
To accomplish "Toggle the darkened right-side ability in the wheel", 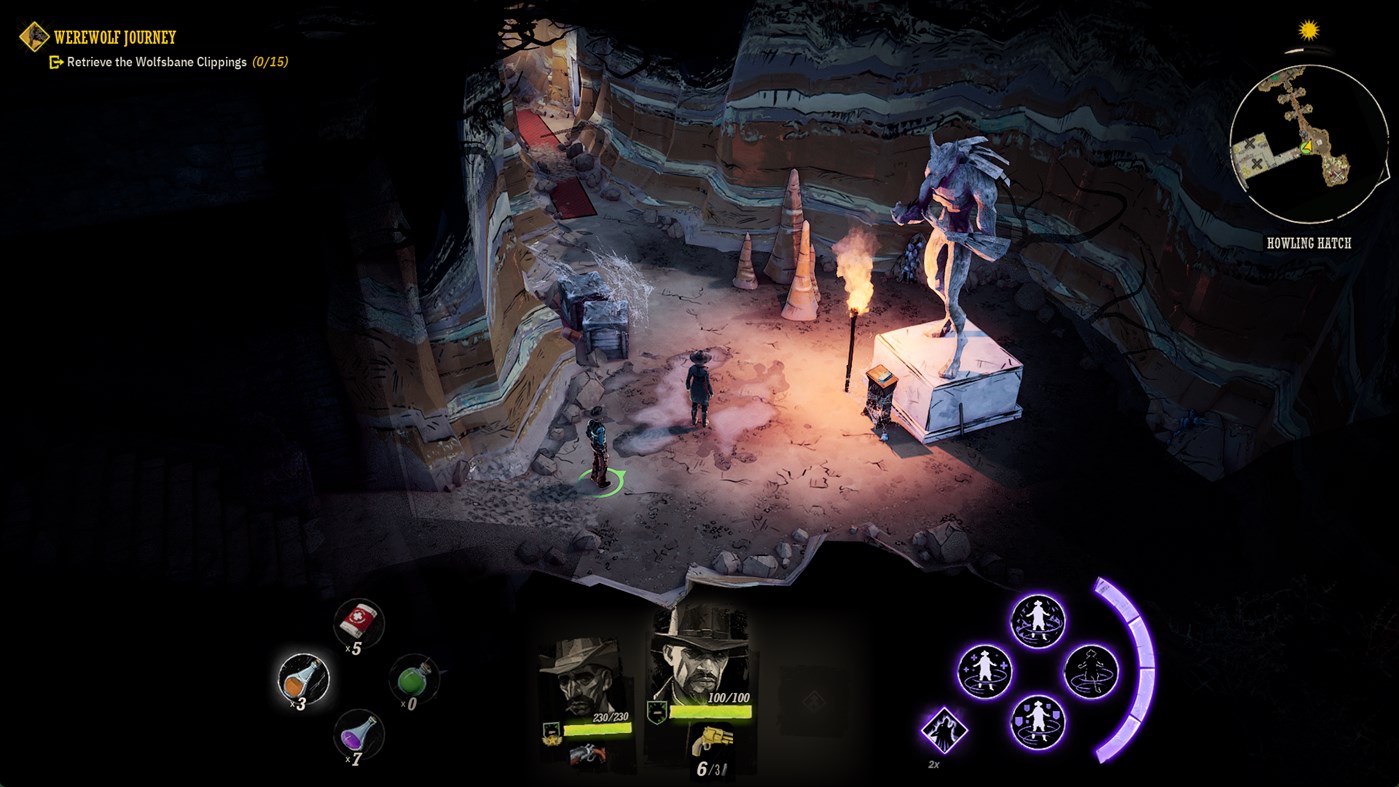I will [x=1091, y=671].
